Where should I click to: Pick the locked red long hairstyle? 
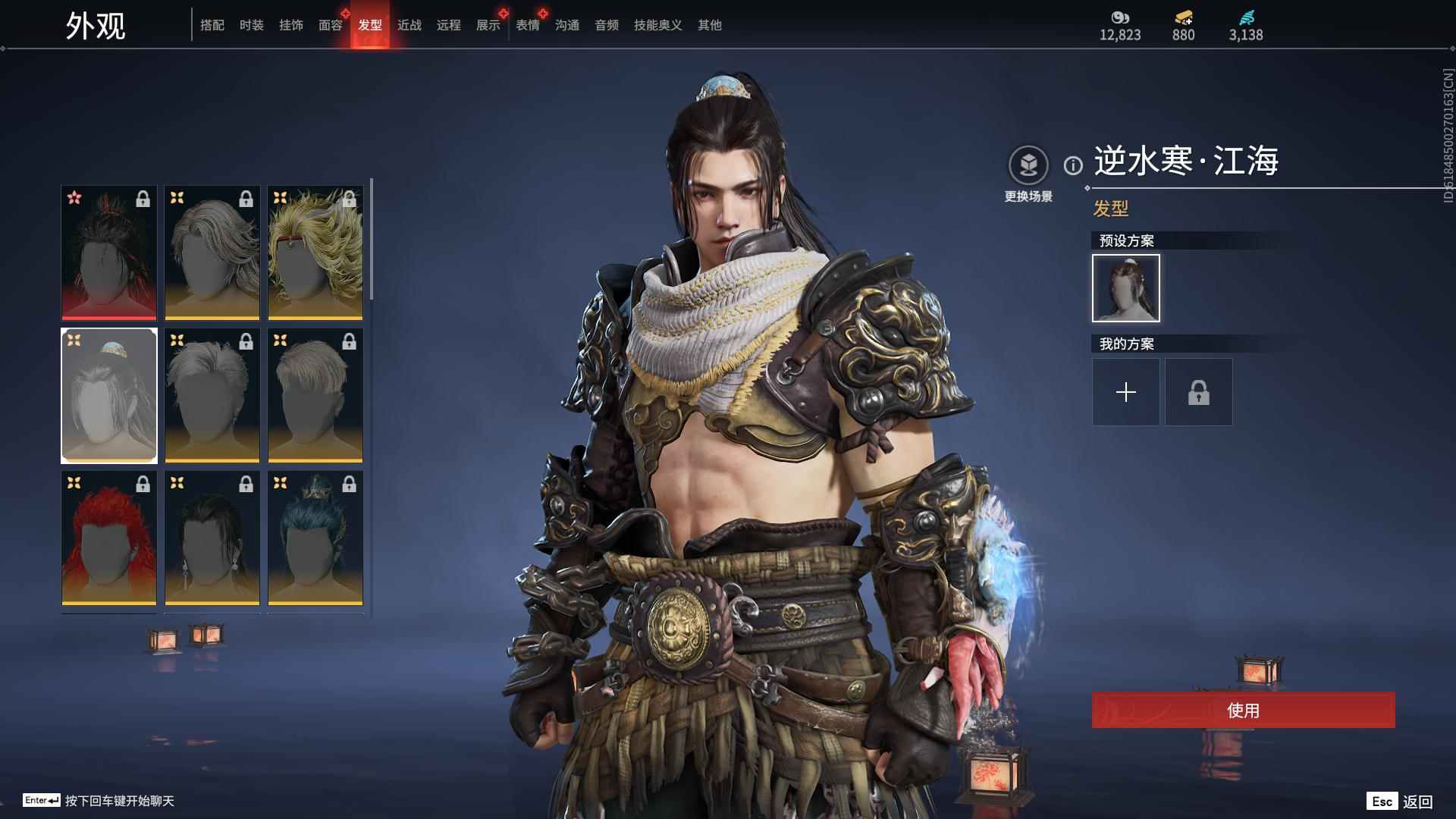click(x=109, y=538)
